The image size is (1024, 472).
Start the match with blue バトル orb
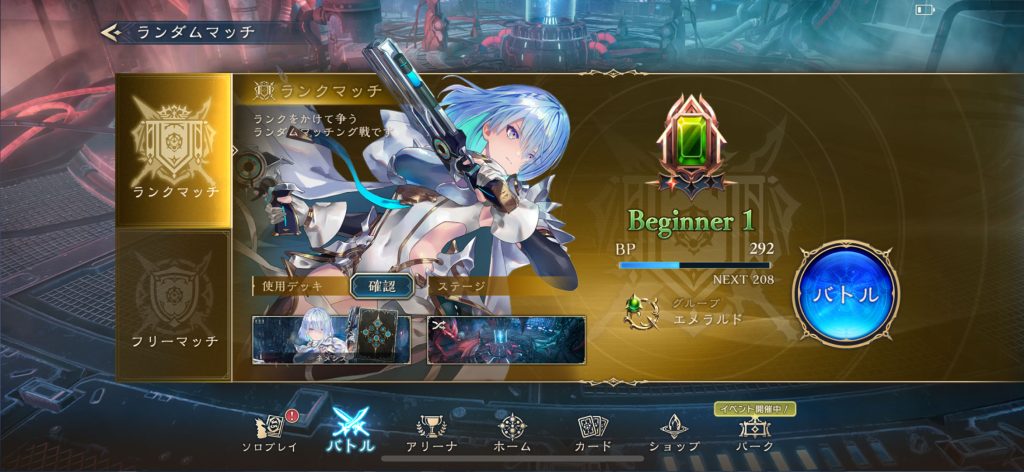click(x=845, y=293)
